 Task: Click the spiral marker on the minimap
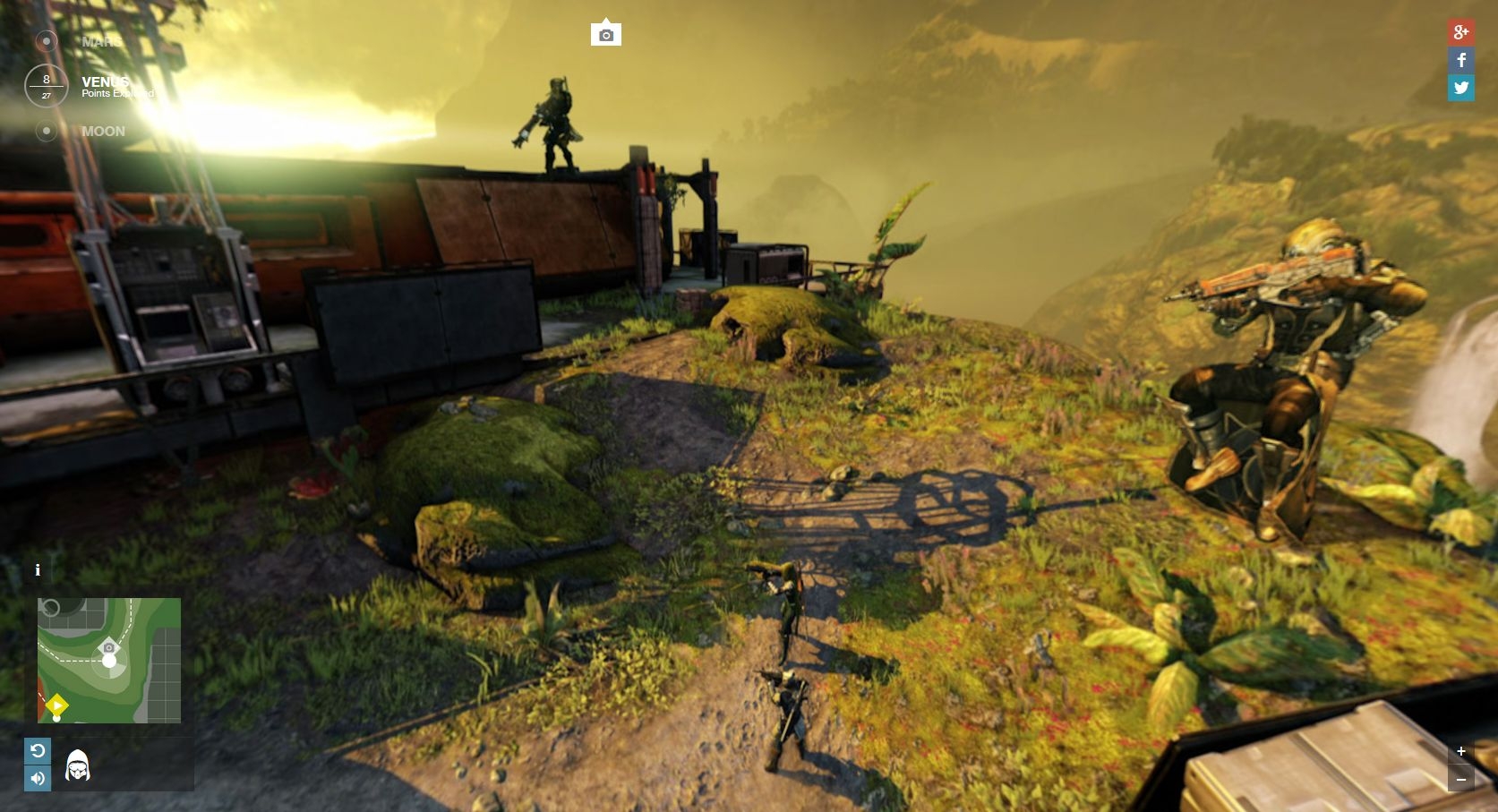(x=50, y=609)
